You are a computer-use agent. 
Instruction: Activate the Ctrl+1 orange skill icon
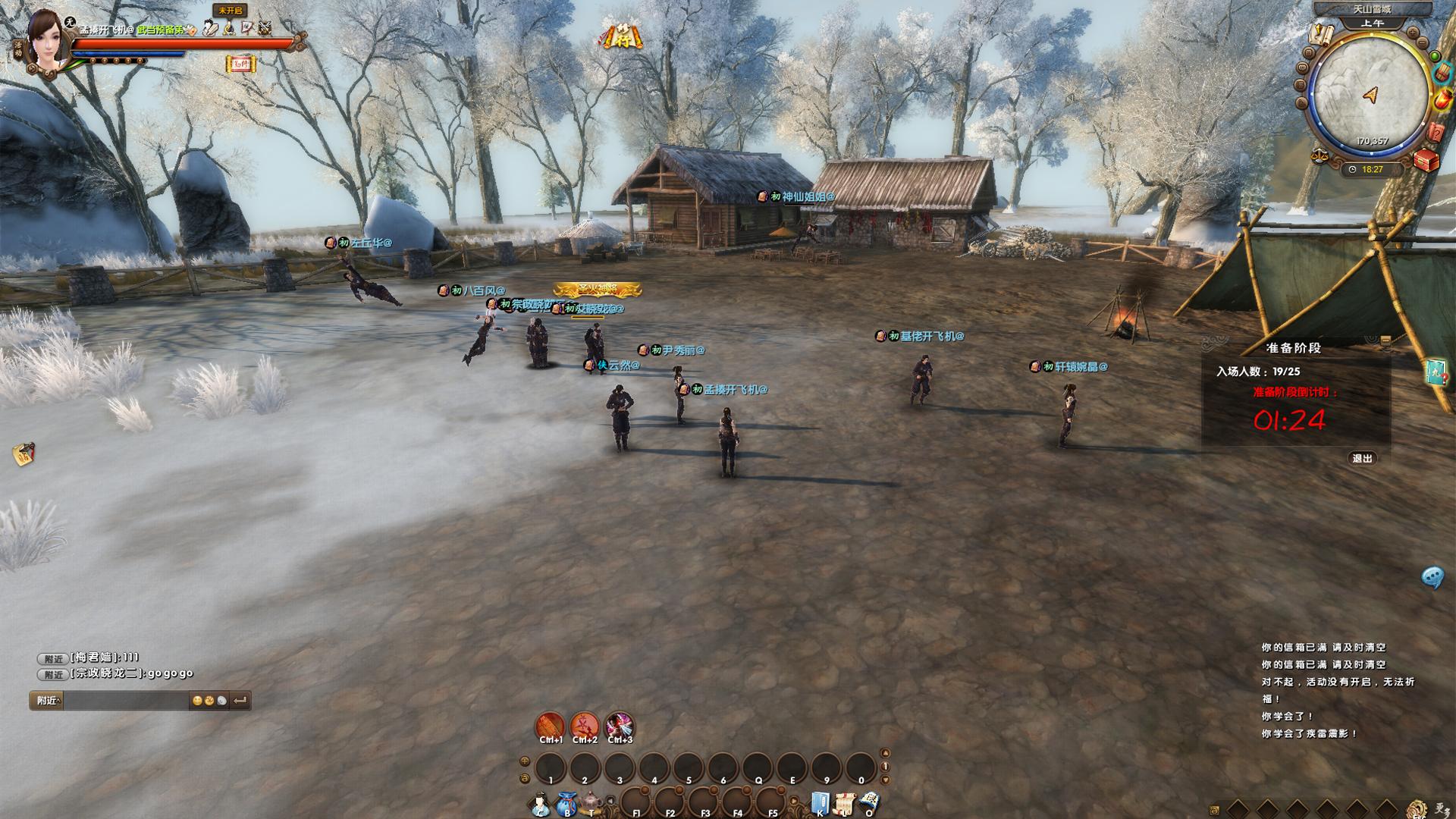point(551,726)
